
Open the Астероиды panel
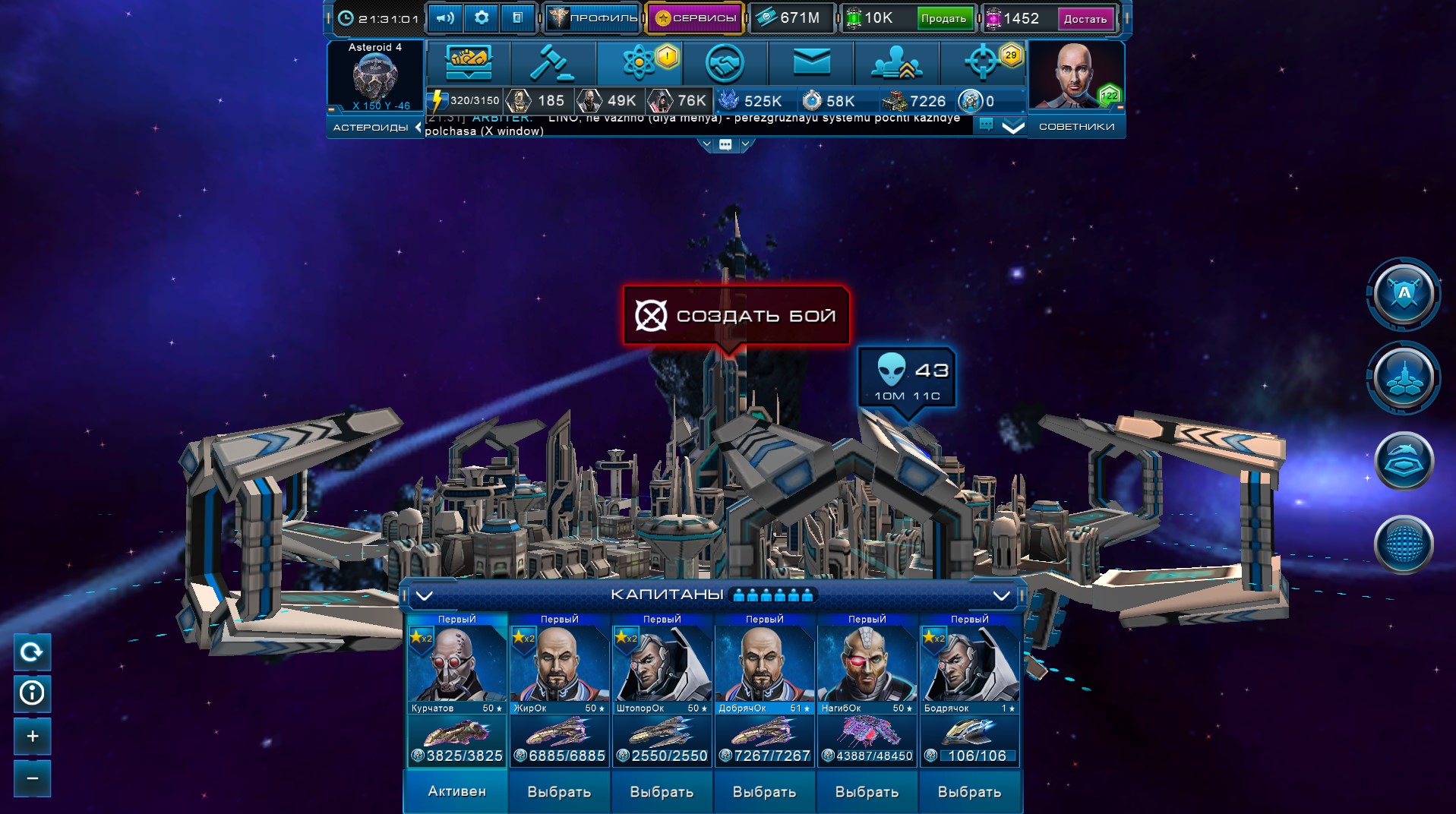(371, 127)
